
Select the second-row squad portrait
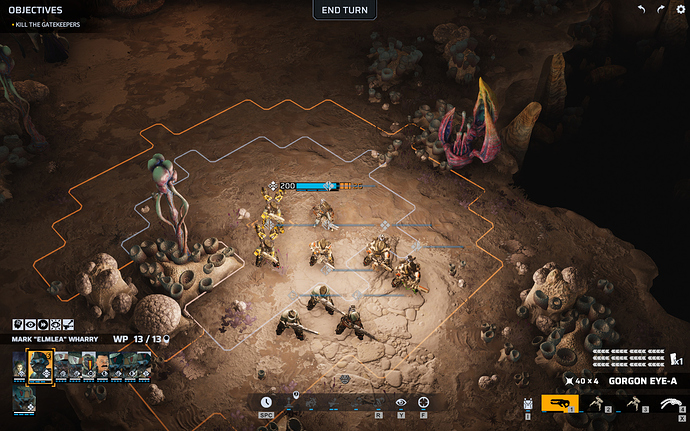(24, 399)
